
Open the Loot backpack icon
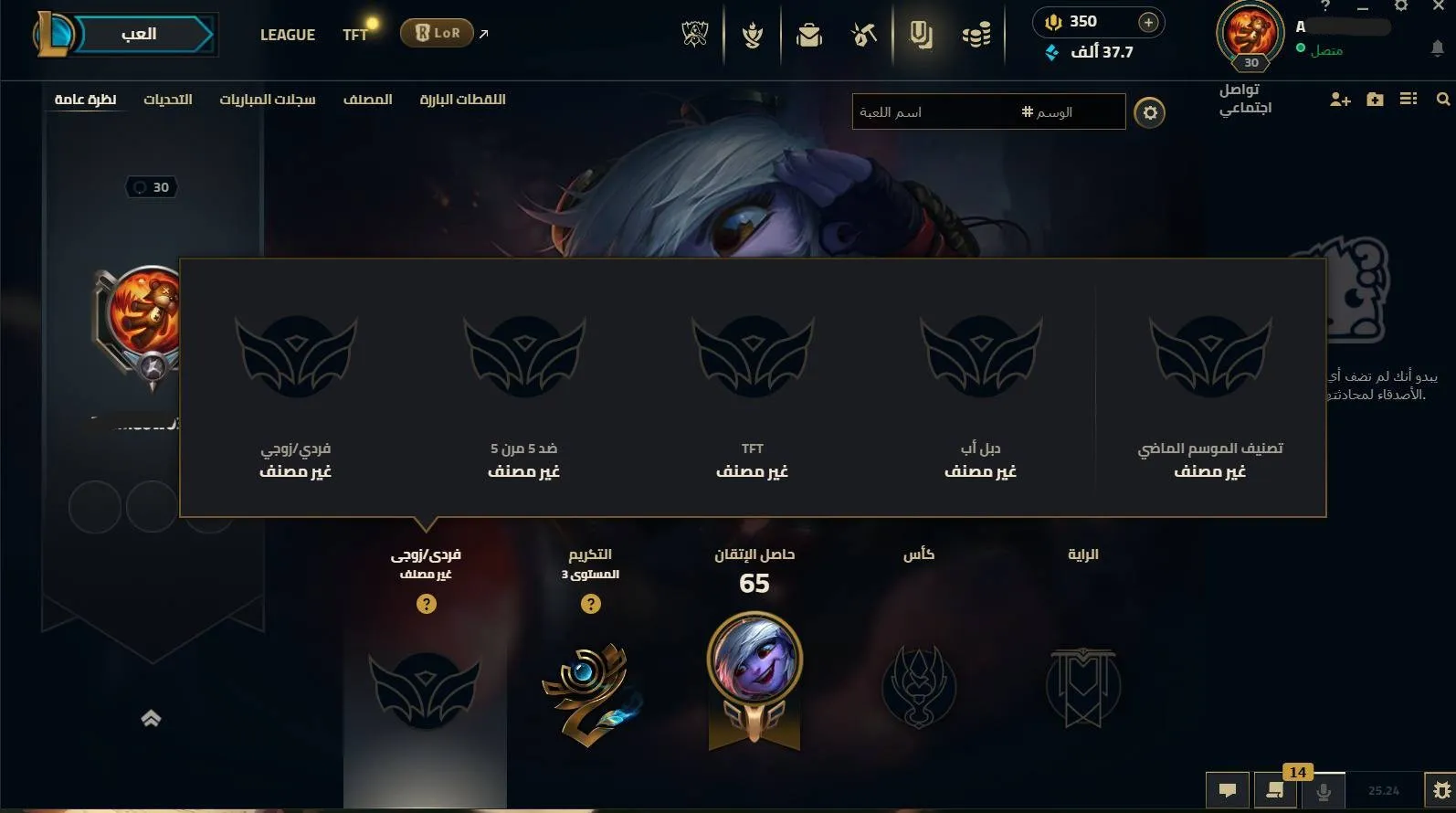pyautogui.click(x=808, y=35)
